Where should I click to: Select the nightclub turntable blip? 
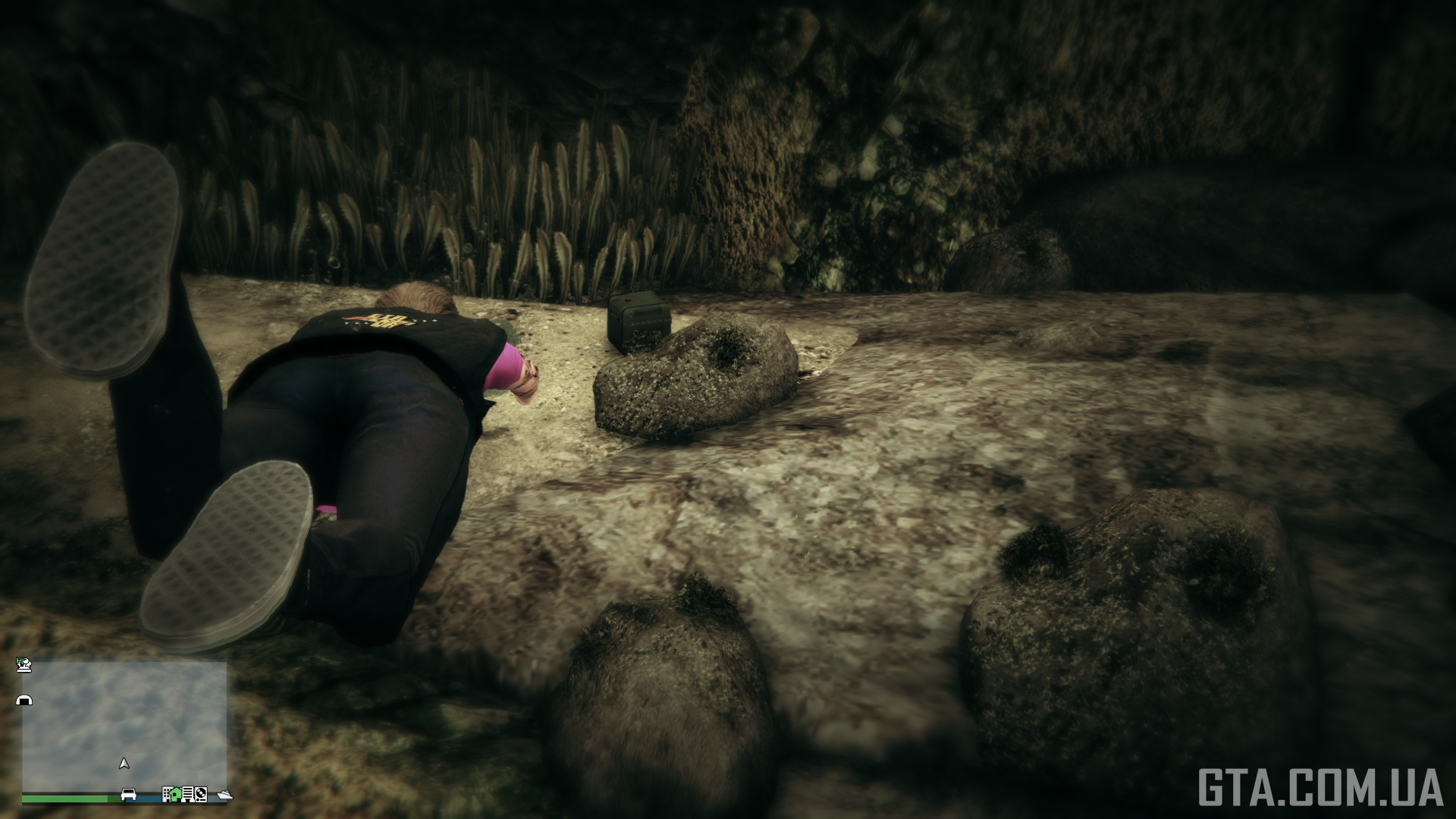(200, 794)
